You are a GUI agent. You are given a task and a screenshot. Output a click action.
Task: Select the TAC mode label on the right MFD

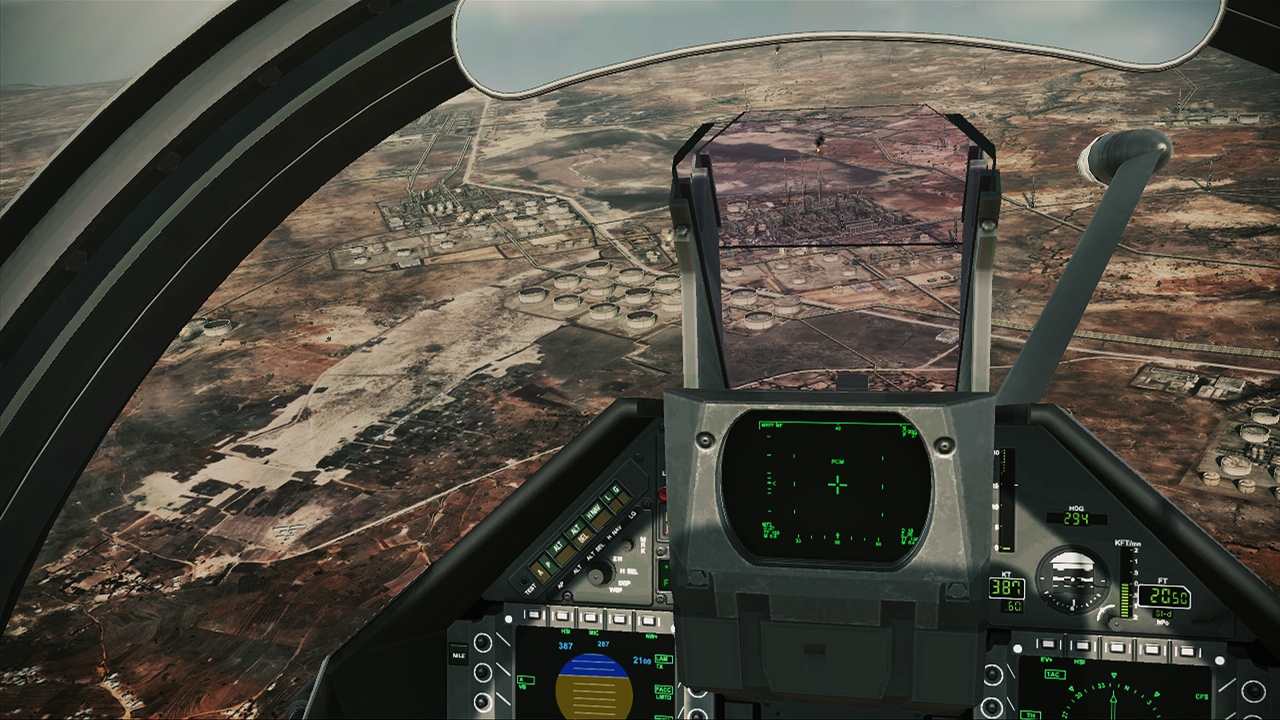click(1054, 674)
